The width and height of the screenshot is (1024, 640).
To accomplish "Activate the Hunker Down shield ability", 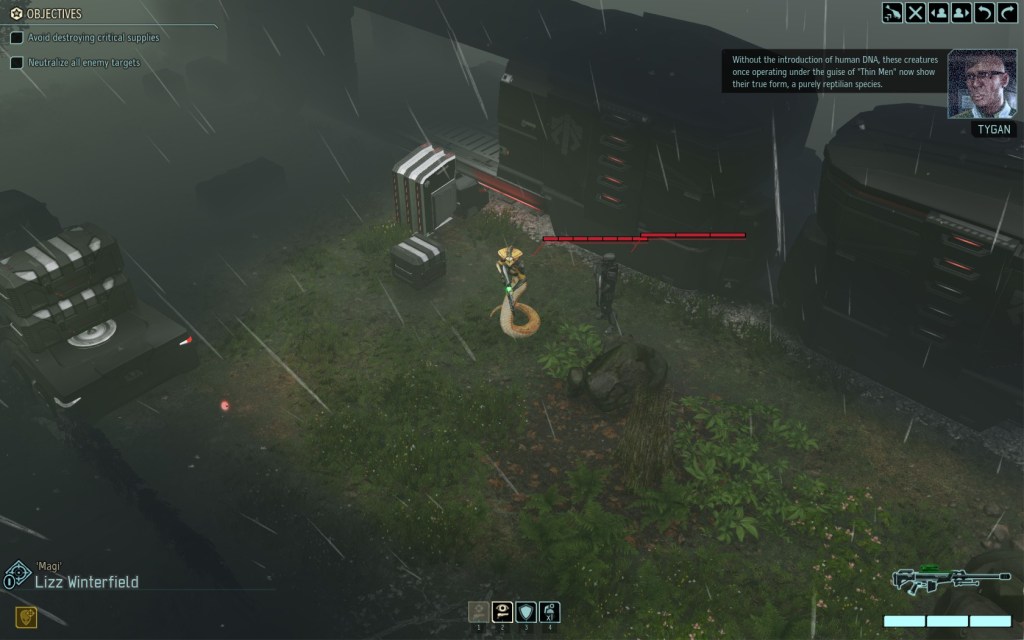I will tap(526, 611).
